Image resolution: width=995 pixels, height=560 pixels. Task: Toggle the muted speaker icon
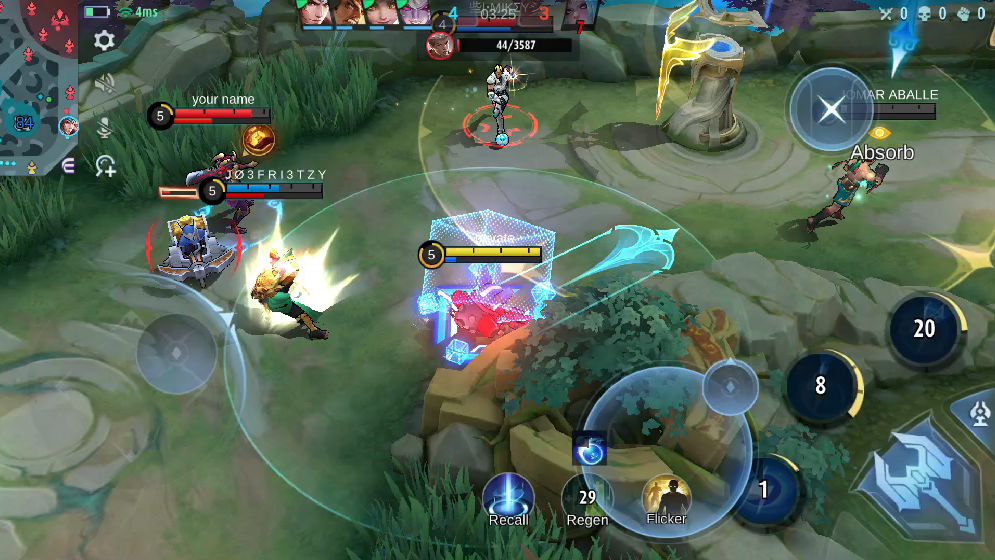tap(104, 84)
